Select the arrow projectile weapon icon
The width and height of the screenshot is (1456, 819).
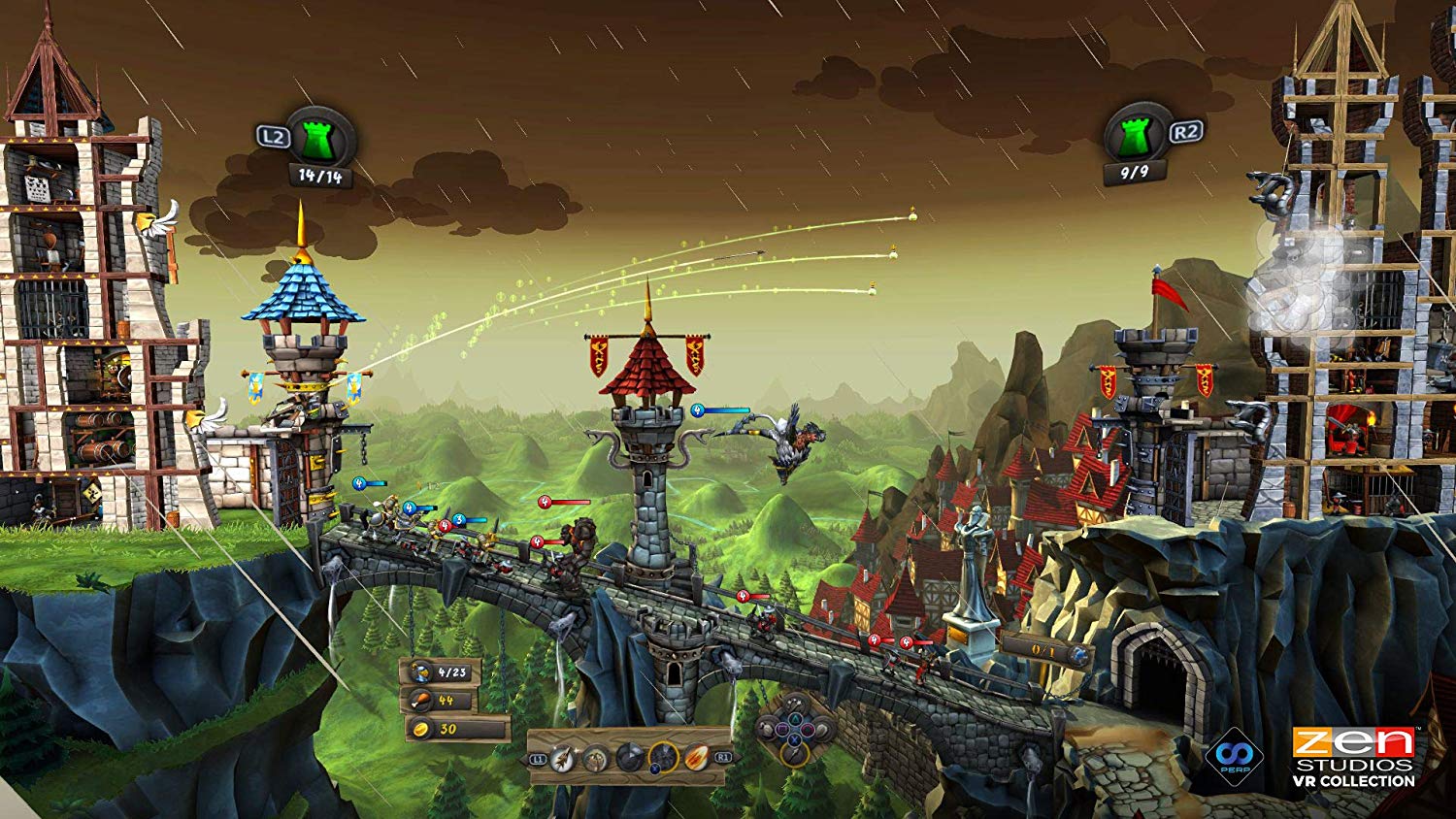[x=561, y=757]
